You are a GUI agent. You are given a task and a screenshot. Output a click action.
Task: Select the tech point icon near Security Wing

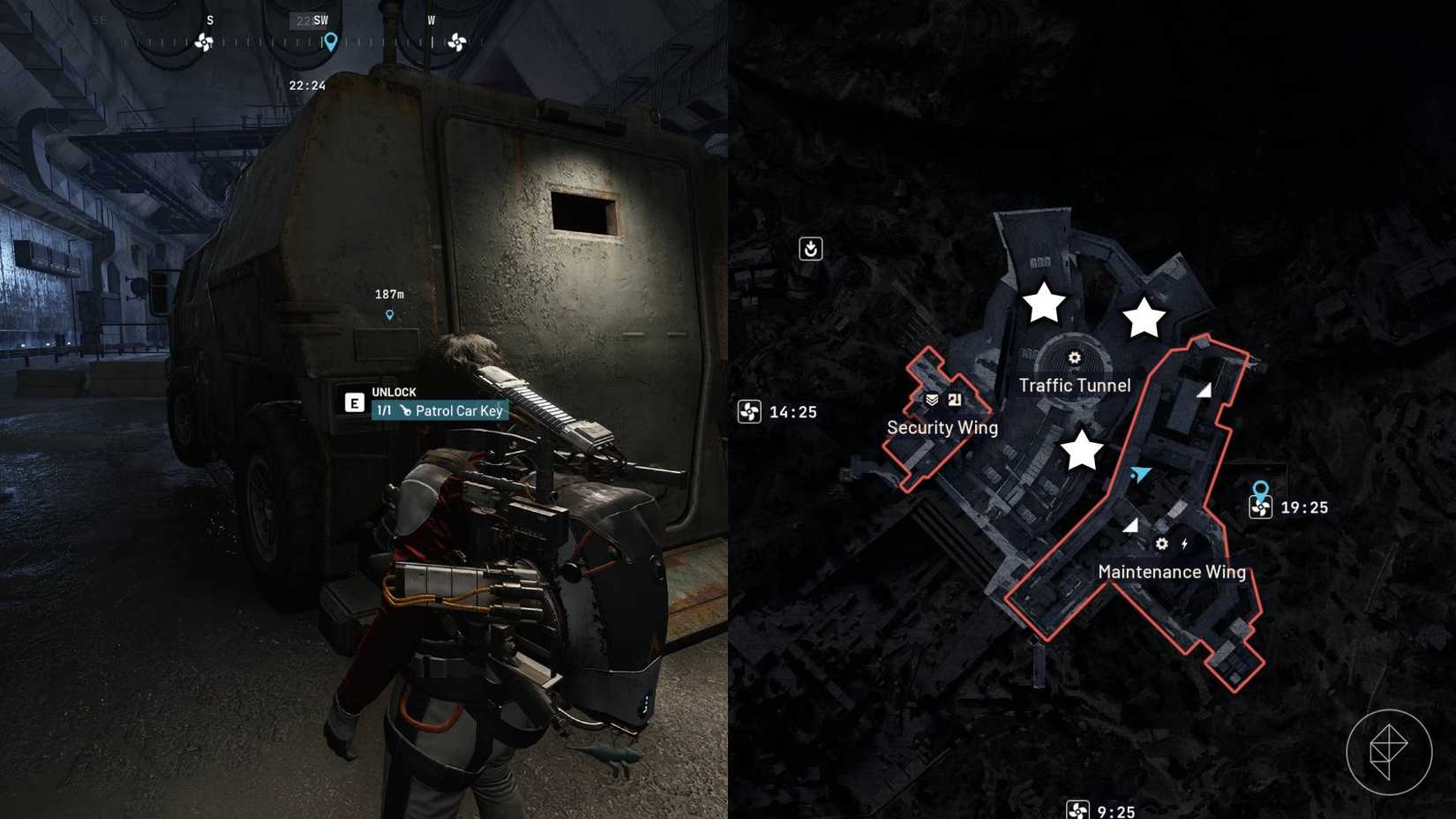(x=957, y=397)
